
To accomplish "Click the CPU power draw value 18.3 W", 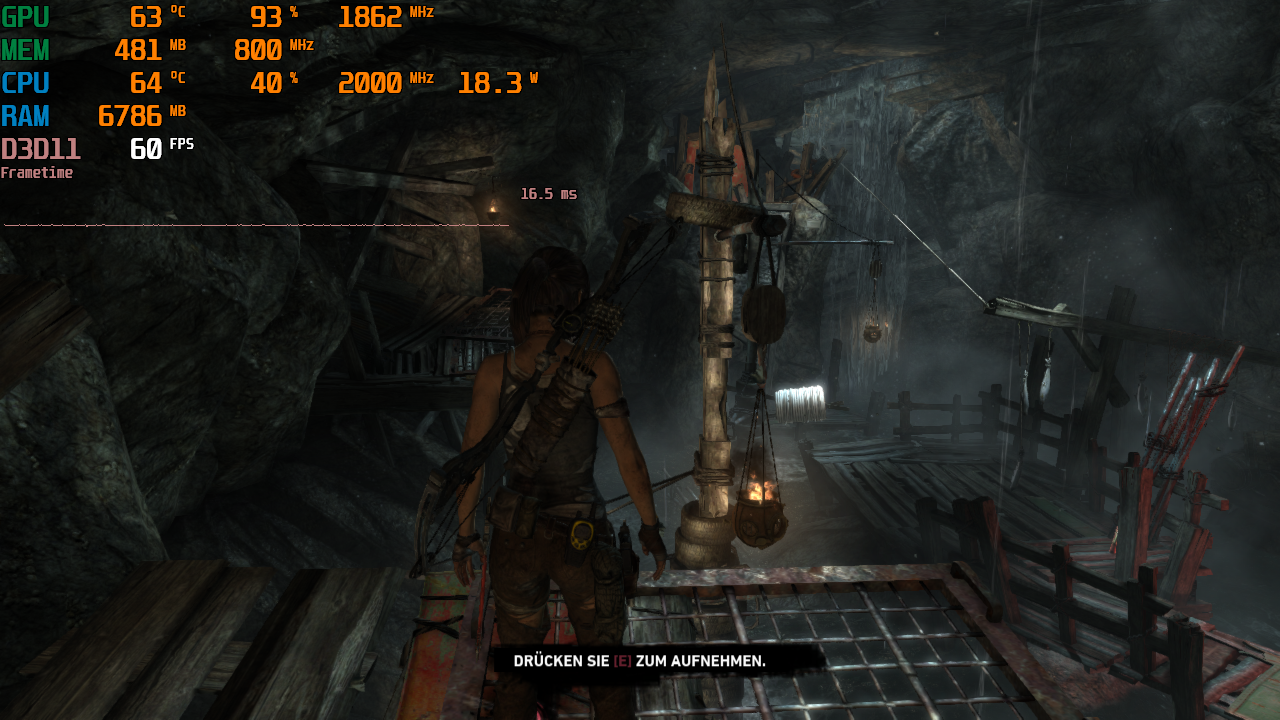I will pyautogui.click(x=490, y=83).
